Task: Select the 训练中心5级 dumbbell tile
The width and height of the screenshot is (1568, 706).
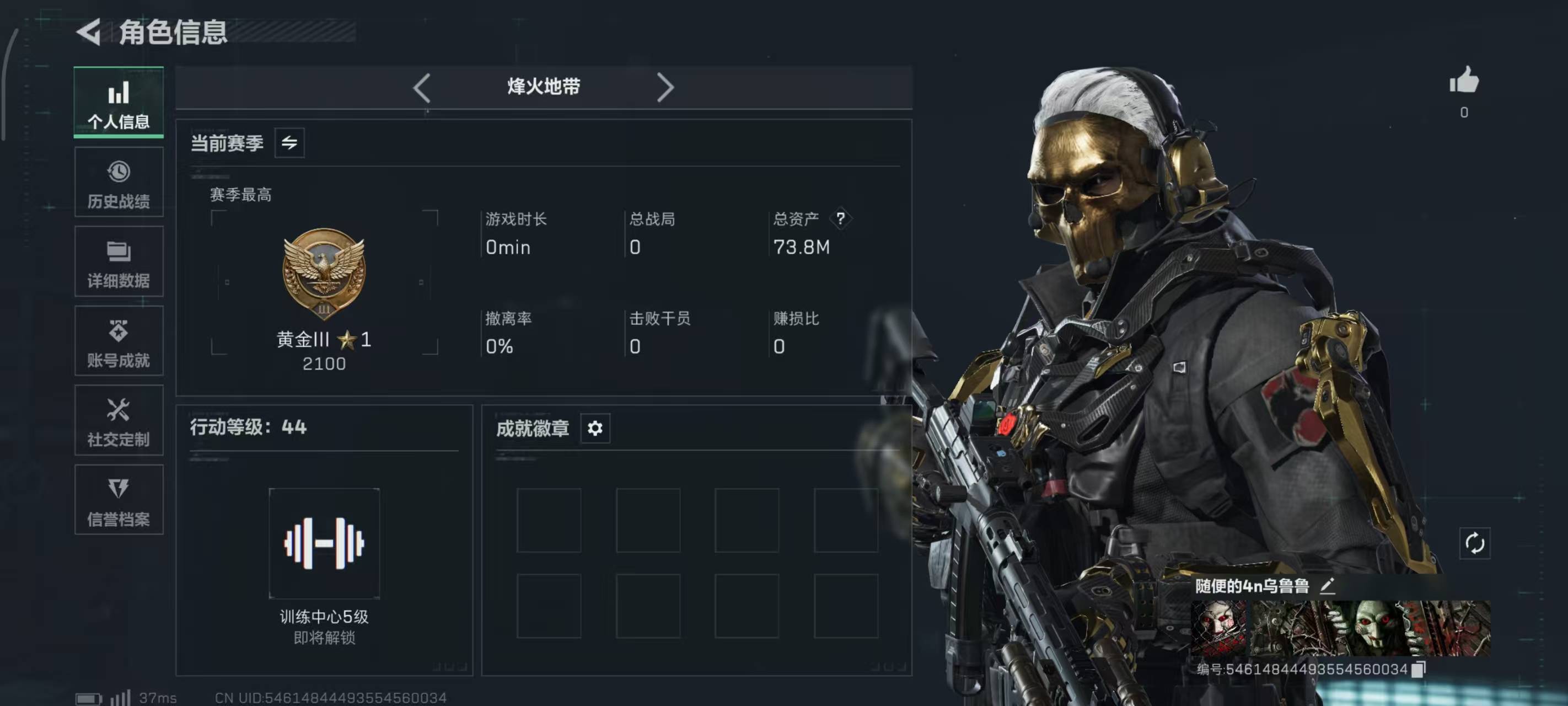Action: pos(324,543)
